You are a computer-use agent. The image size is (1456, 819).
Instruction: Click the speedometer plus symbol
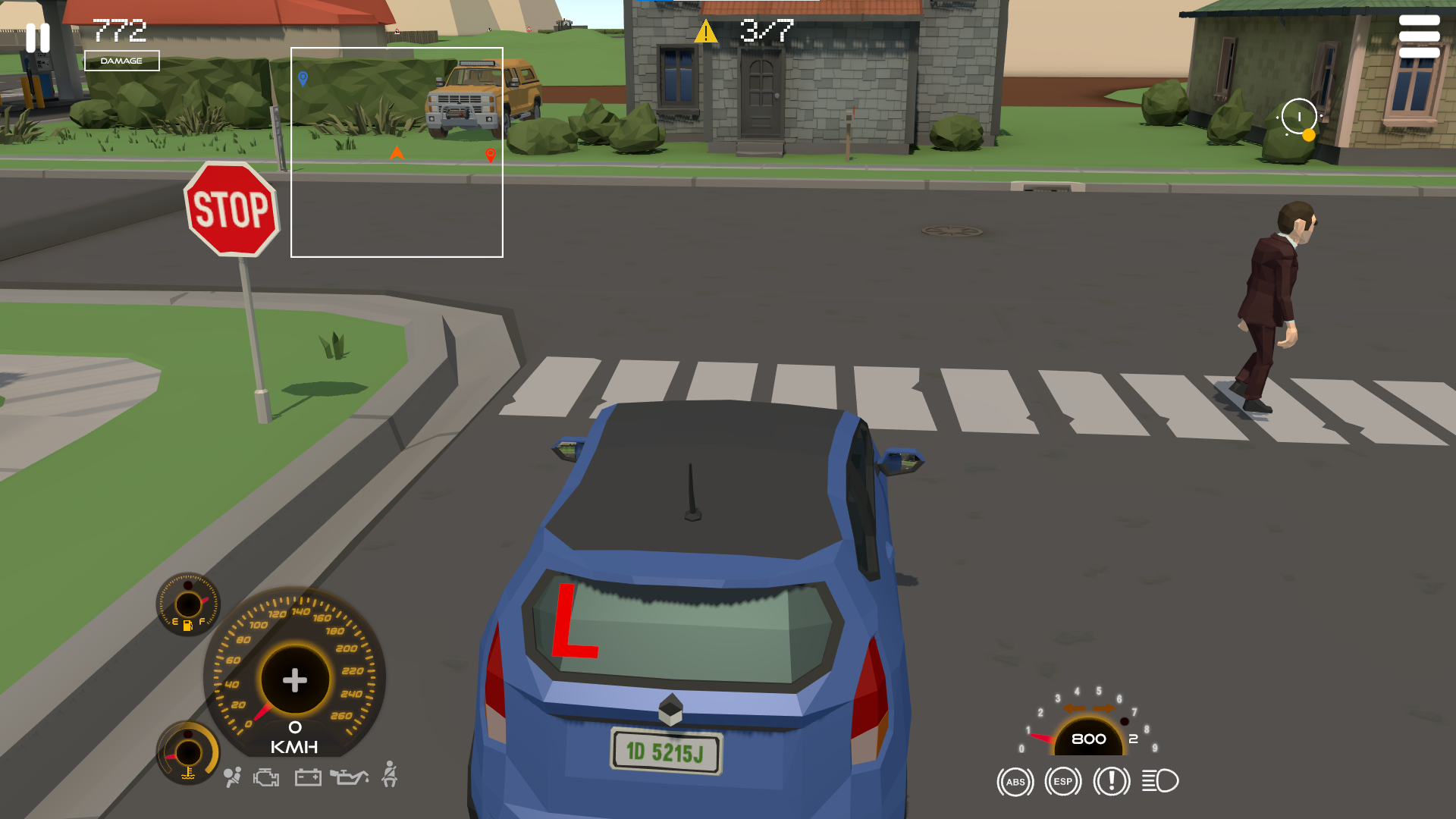tap(294, 680)
